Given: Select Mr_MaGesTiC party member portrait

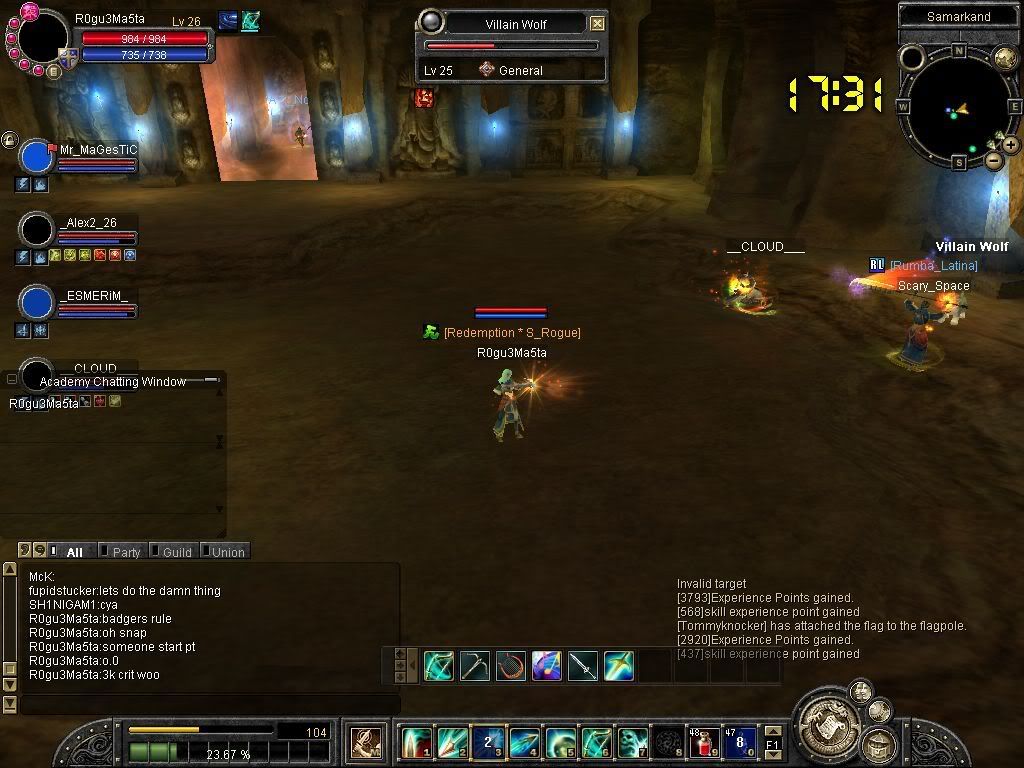Looking at the screenshot, I should [x=37, y=158].
